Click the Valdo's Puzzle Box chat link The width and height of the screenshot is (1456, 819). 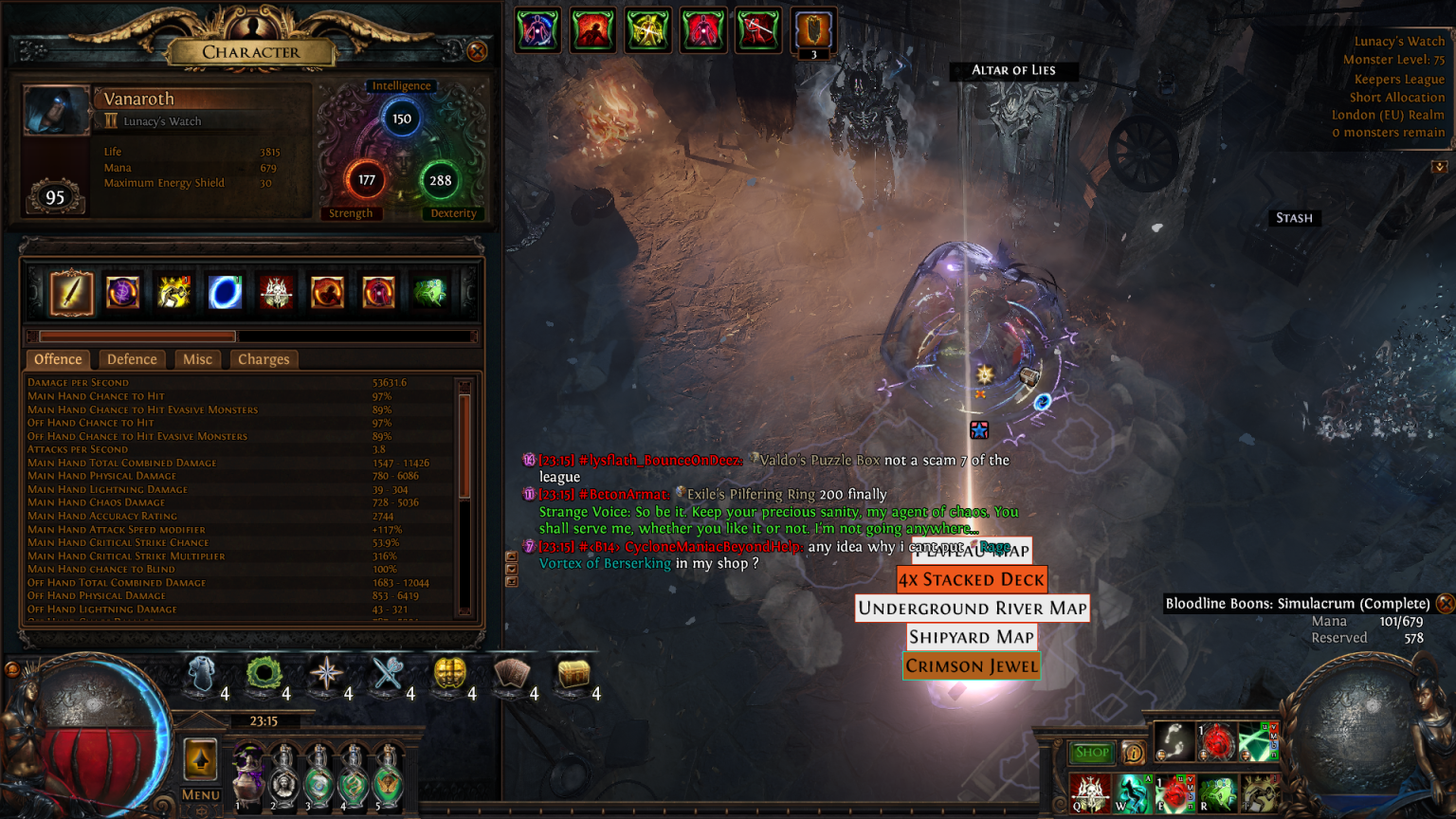click(x=820, y=460)
